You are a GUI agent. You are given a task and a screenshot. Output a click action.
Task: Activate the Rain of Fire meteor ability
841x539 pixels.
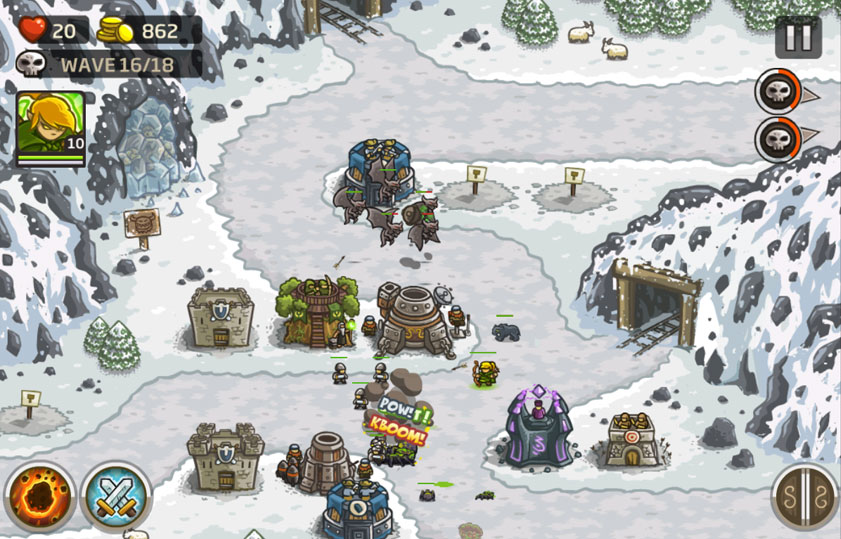coord(39,496)
